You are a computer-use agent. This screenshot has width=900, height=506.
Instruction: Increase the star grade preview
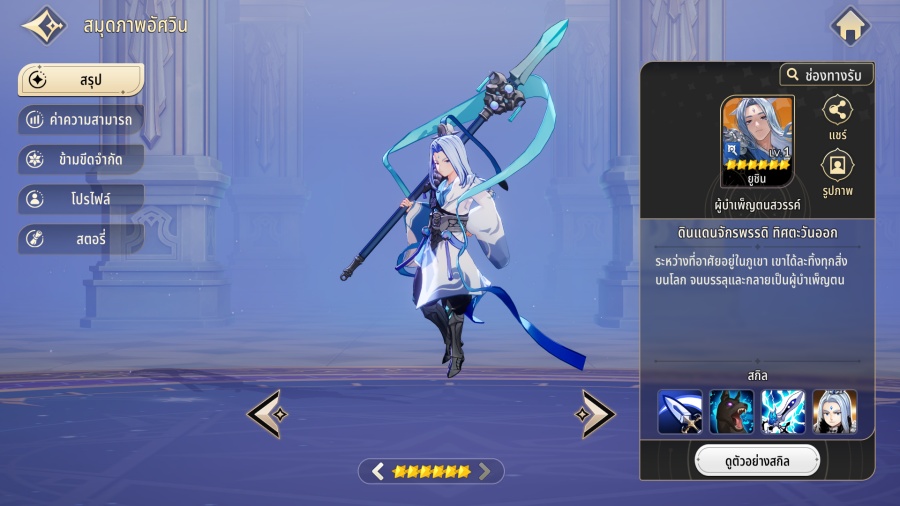[x=485, y=471]
